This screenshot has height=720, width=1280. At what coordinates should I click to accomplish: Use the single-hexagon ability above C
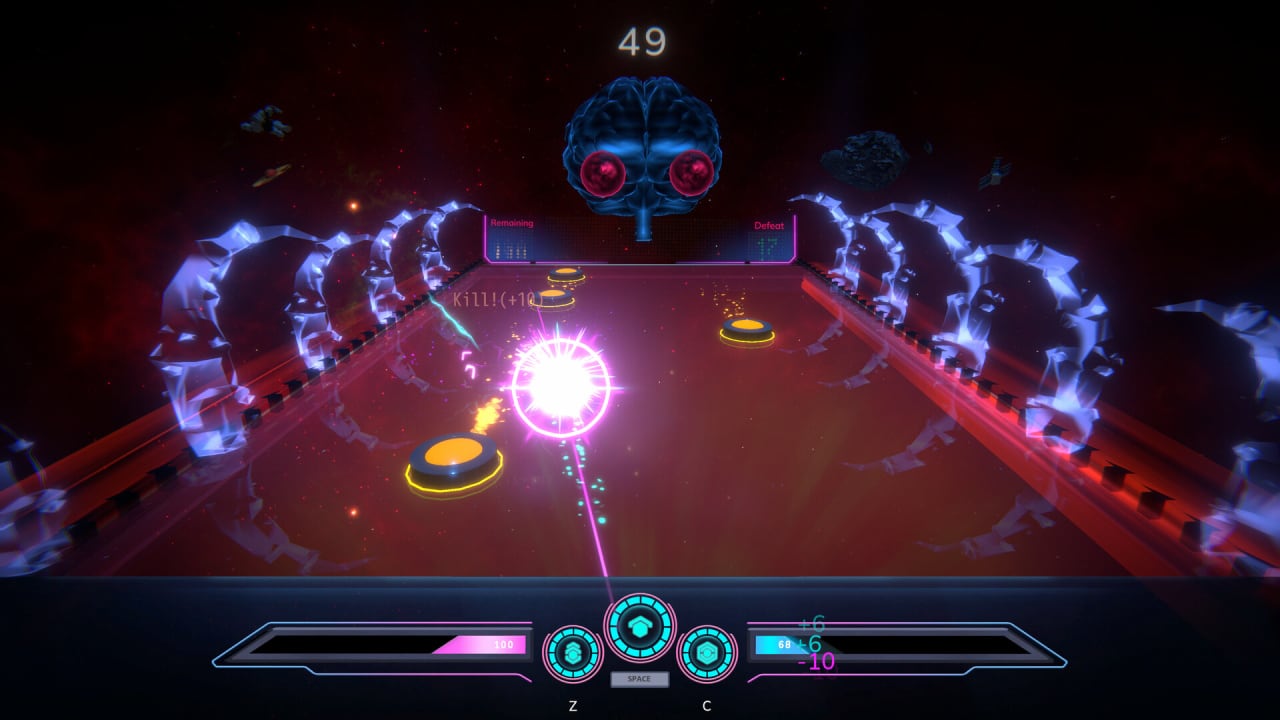707,653
